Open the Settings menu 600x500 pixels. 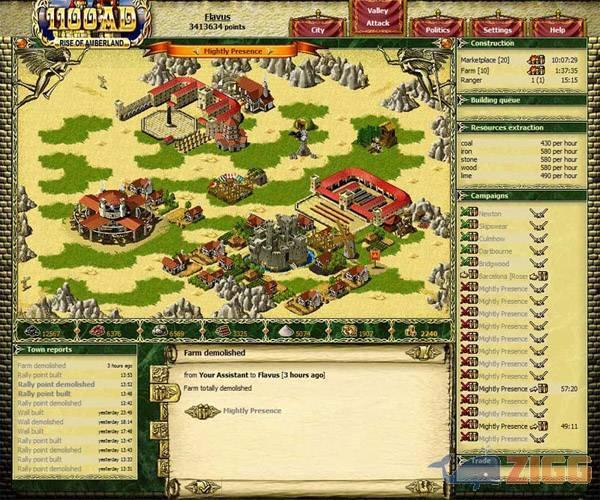(497, 30)
